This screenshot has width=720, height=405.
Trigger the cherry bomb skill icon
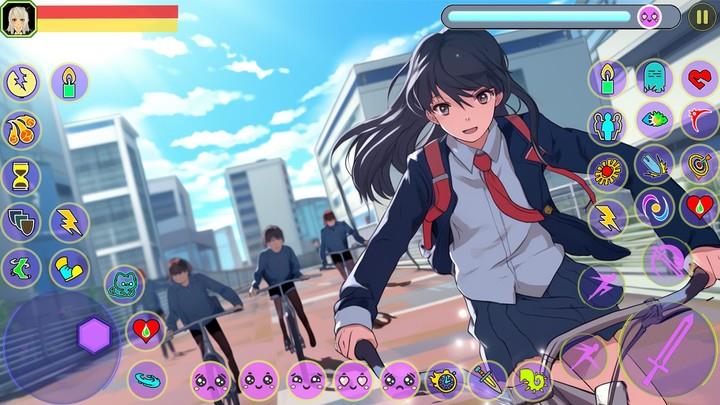21,130
